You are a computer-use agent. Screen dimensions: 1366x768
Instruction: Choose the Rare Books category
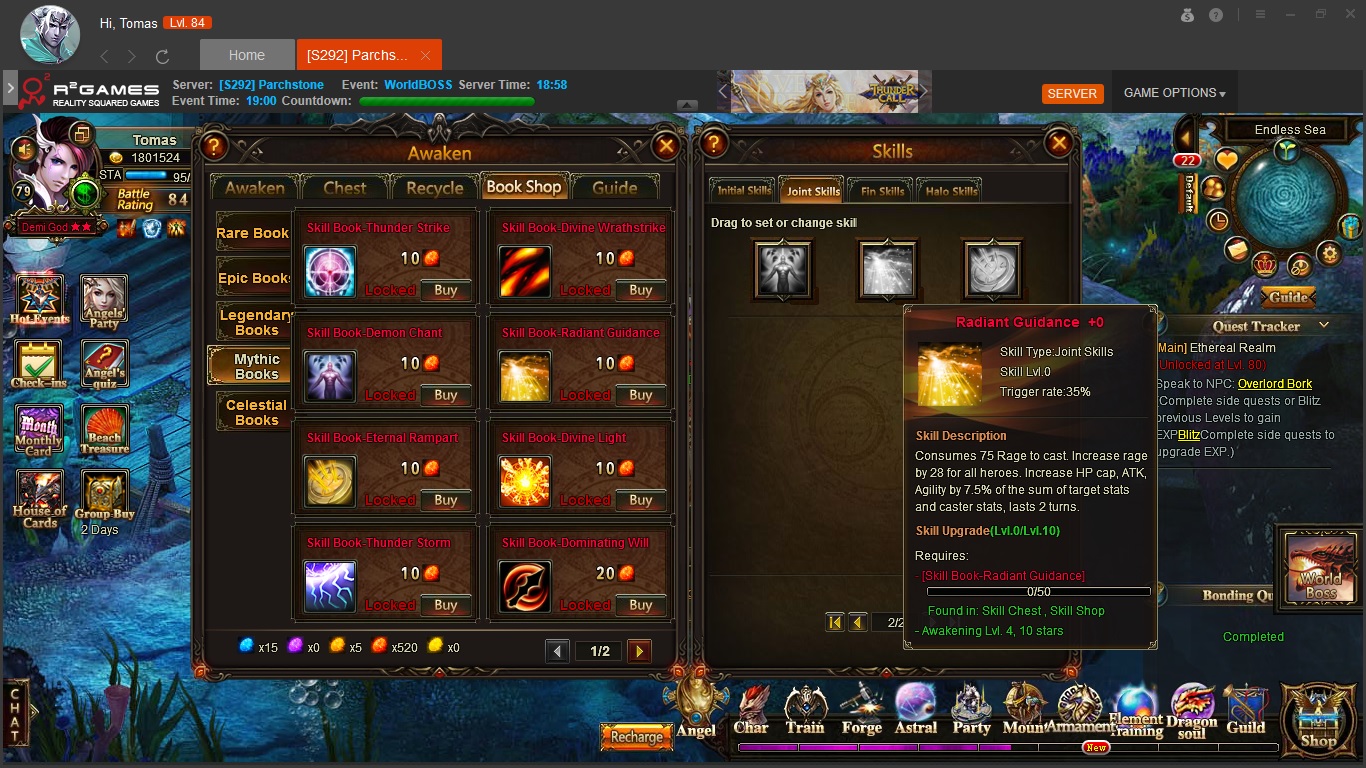(x=253, y=233)
